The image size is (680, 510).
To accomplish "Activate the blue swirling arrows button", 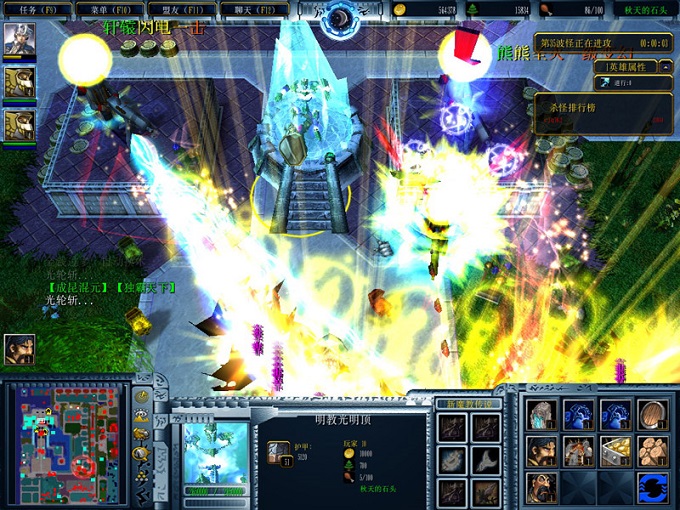I will tap(652, 487).
